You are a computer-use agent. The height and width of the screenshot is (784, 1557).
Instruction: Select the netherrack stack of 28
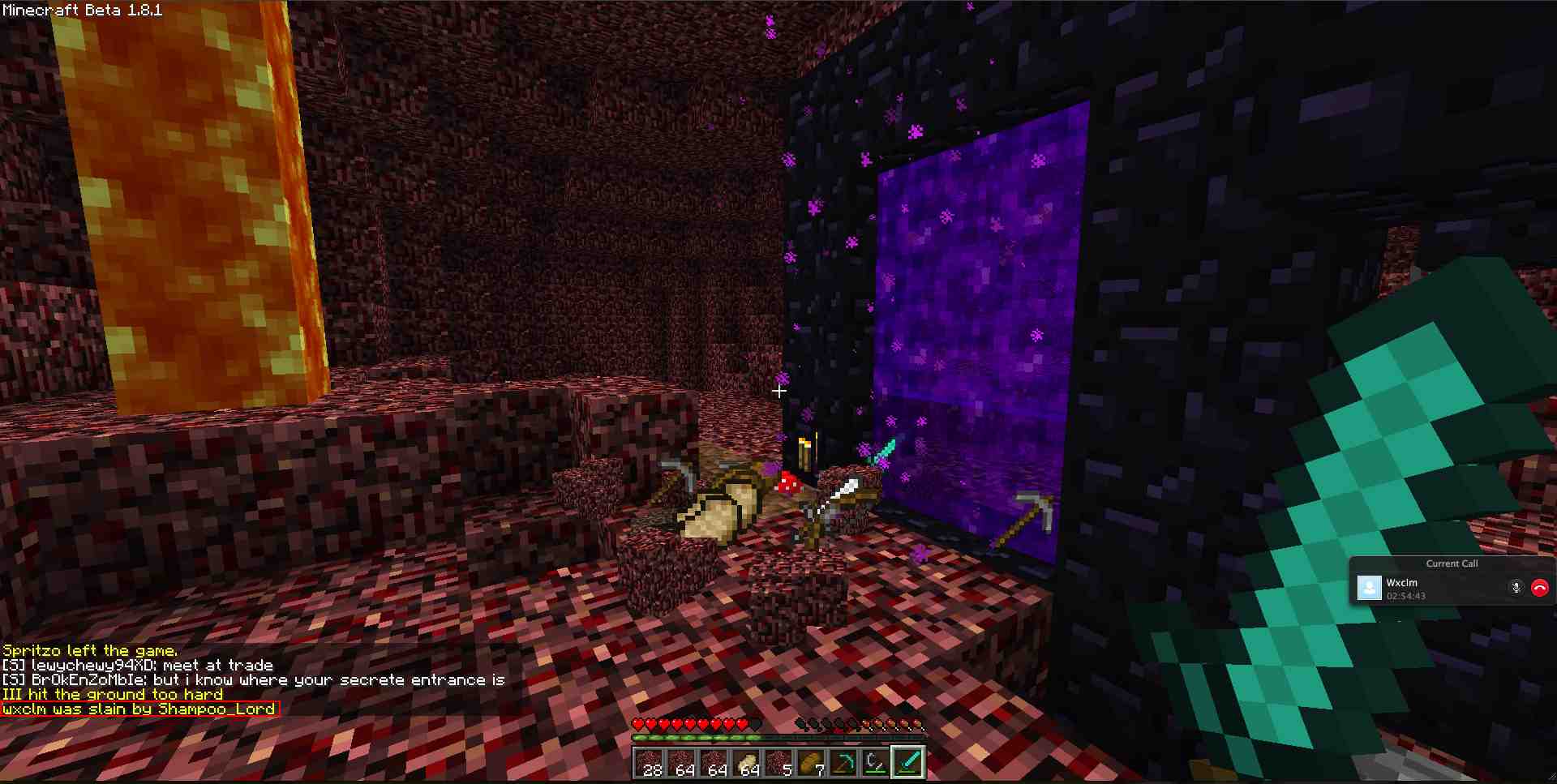coord(649,763)
